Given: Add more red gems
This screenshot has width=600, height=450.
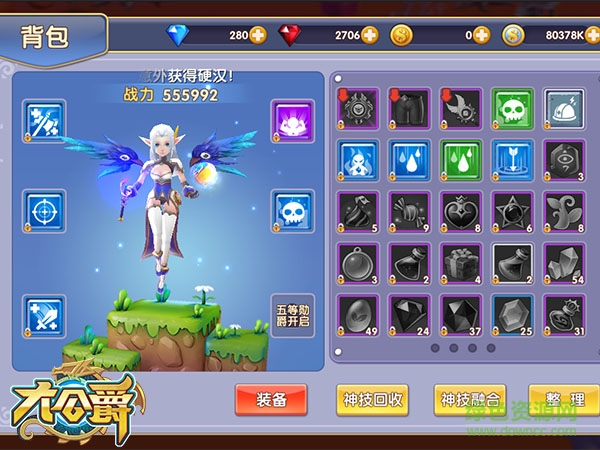Looking at the screenshot, I should [370, 35].
